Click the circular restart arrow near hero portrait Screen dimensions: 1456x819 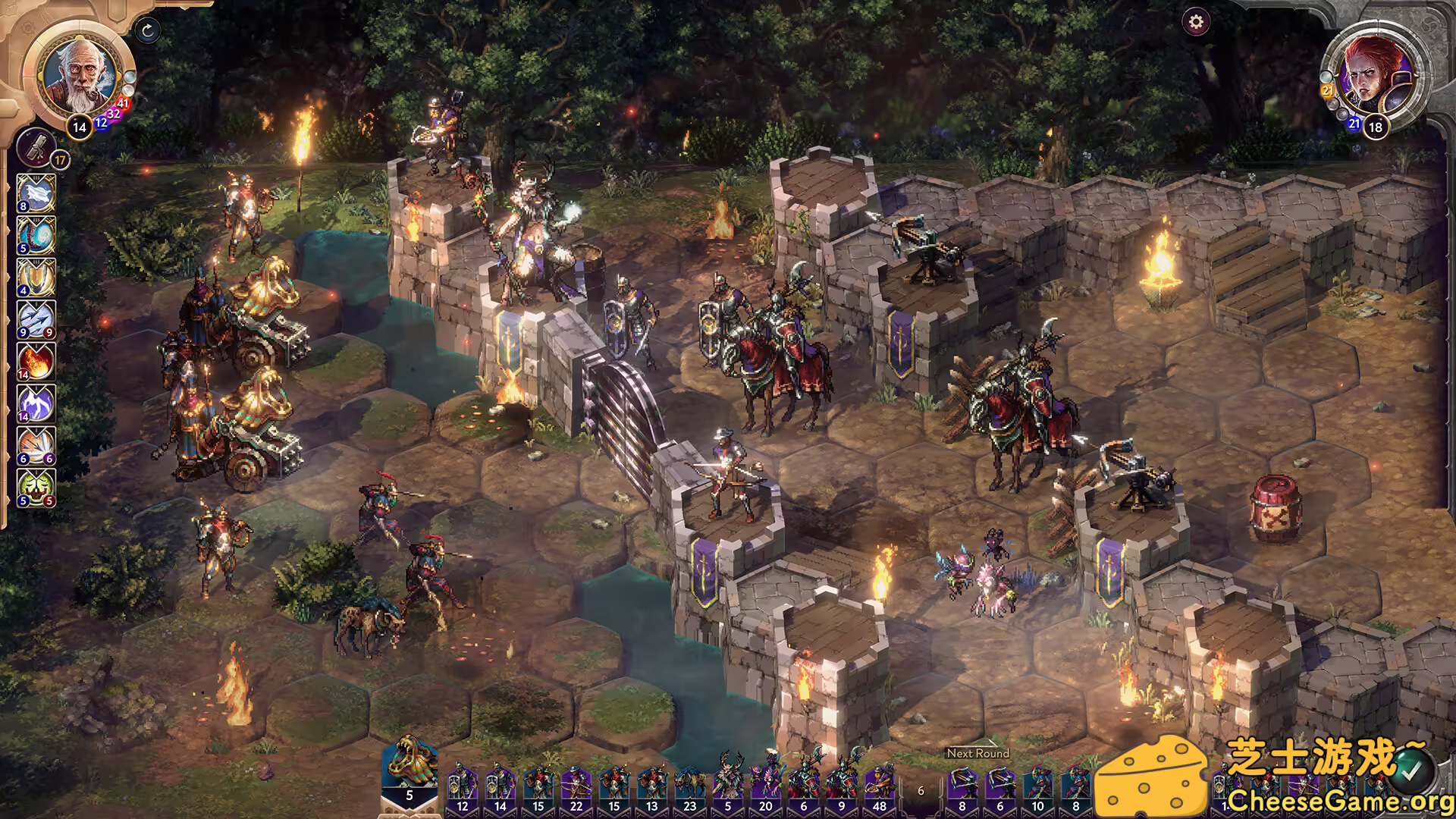[x=149, y=30]
